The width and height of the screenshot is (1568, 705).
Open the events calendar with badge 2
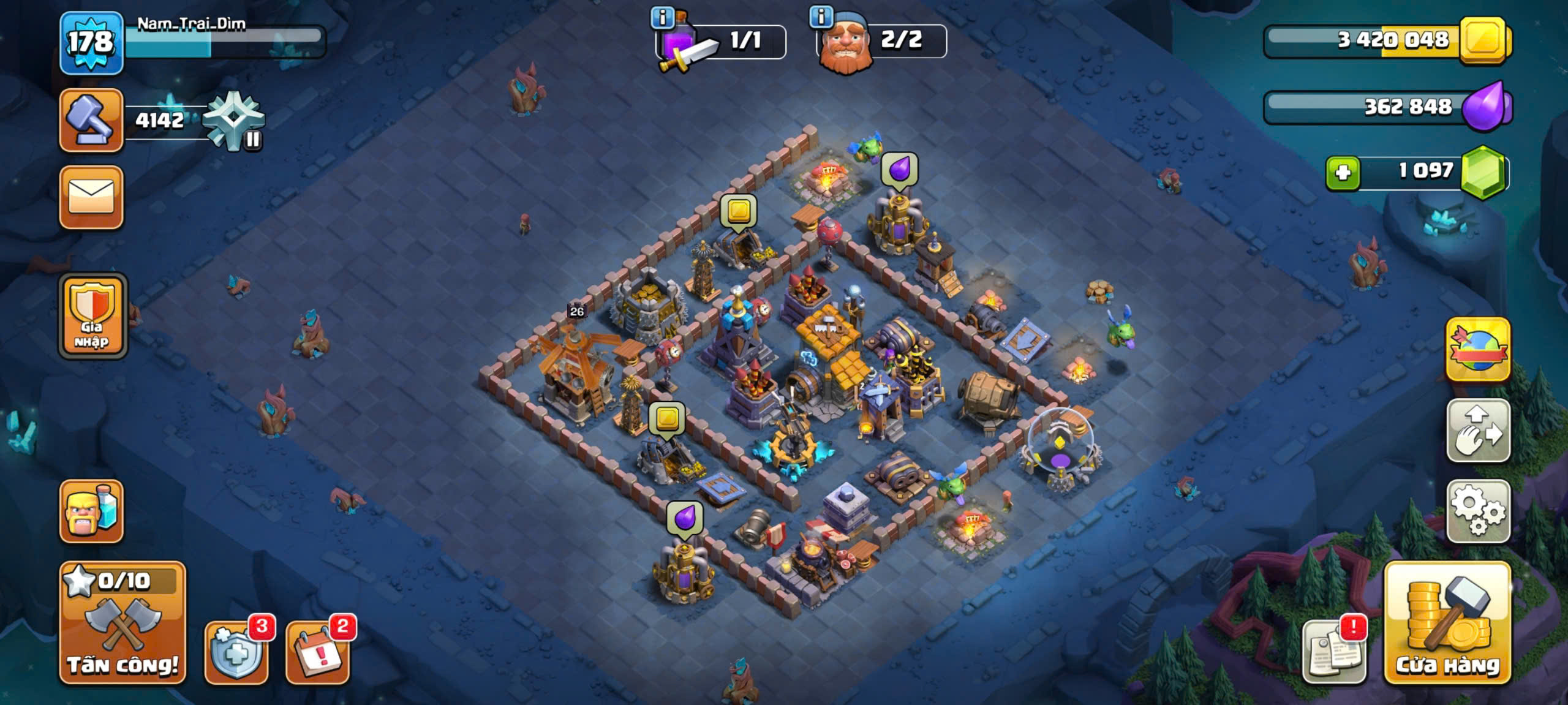coord(317,653)
